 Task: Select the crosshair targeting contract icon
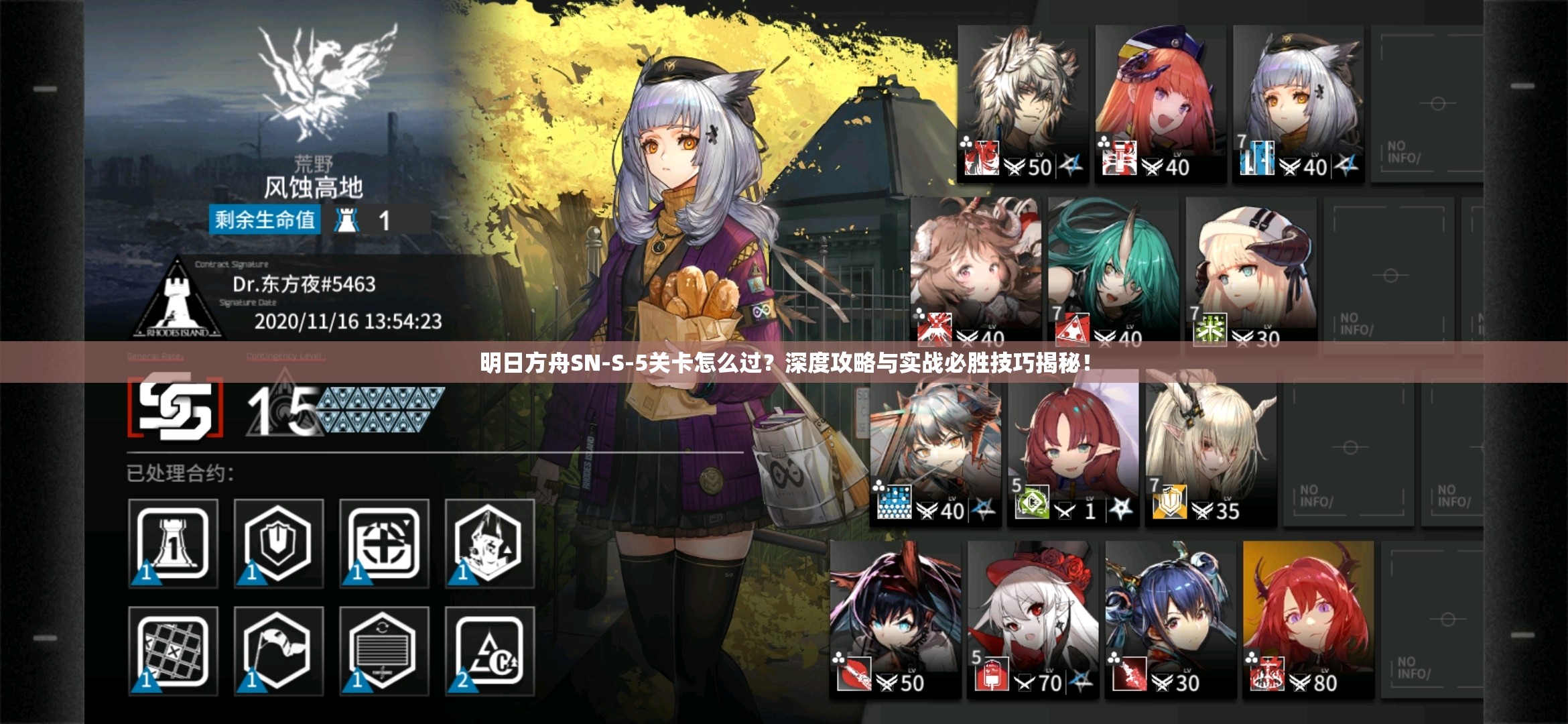pyautogui.click(x=383, y=543)
